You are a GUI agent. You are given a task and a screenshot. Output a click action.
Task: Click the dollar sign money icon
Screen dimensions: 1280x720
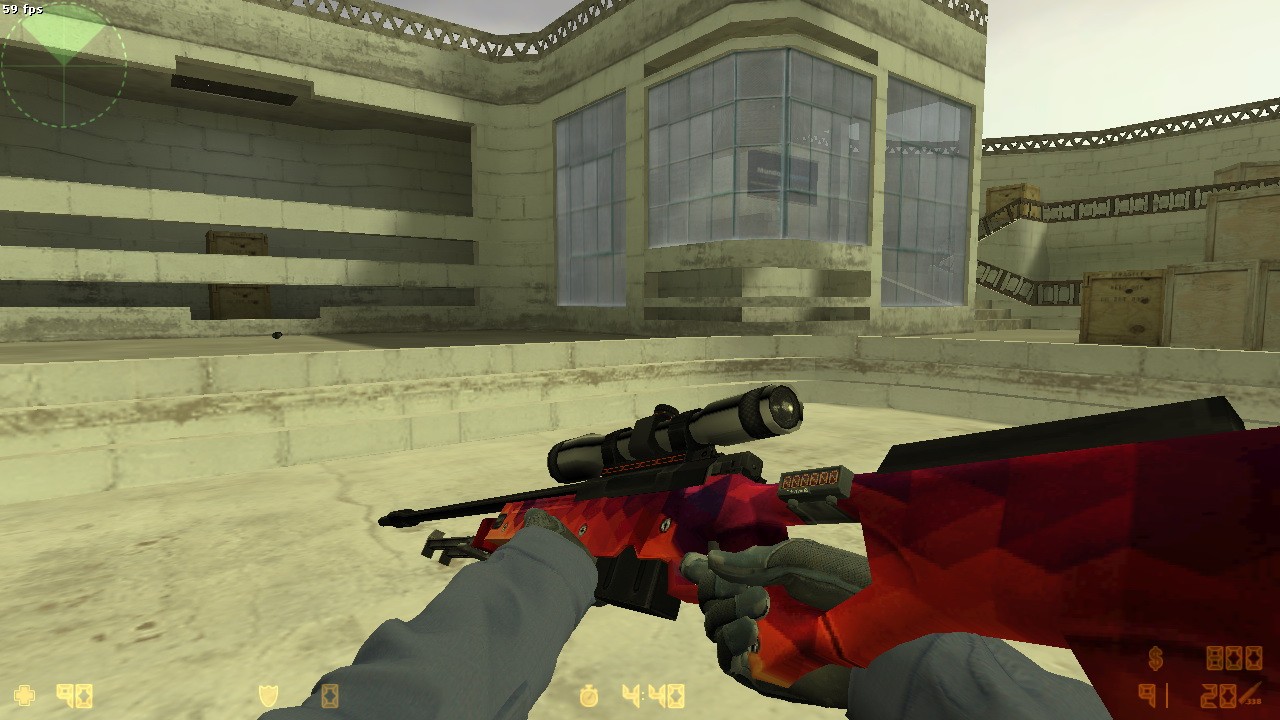pyautogui.click(x=1155, y=658)
